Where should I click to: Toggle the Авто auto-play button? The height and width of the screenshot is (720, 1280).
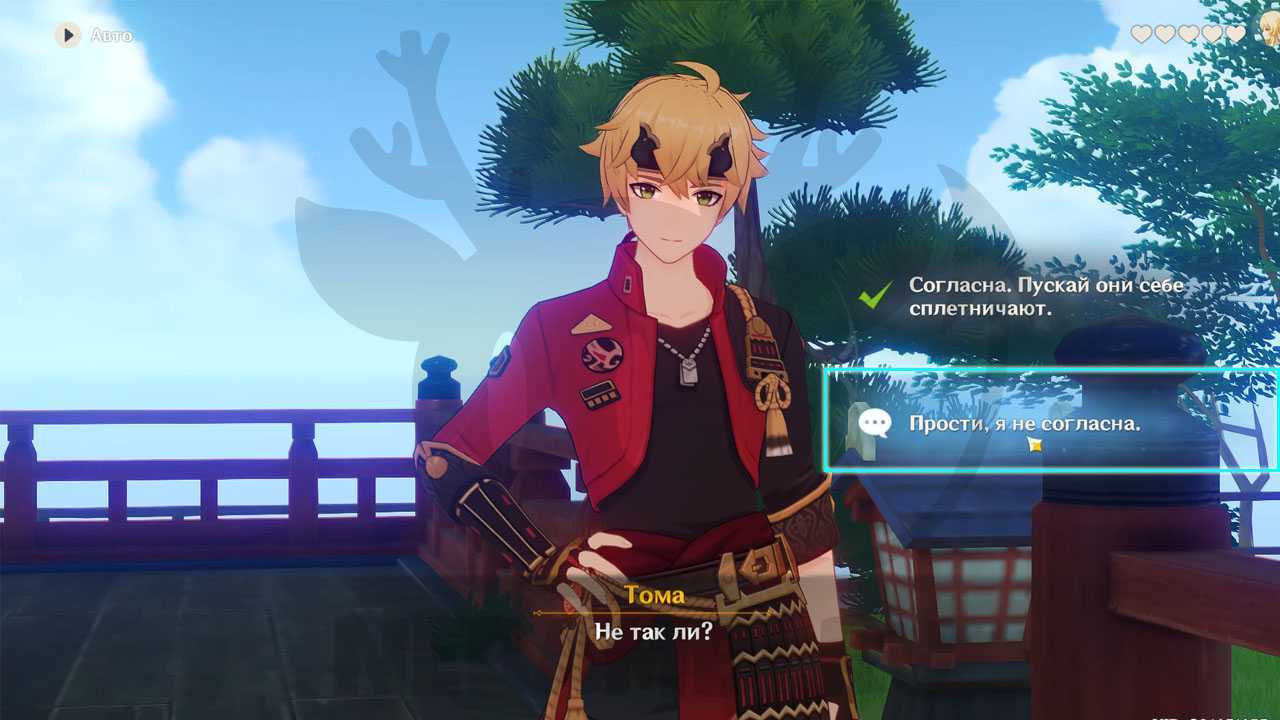click(x=68, y=36)
